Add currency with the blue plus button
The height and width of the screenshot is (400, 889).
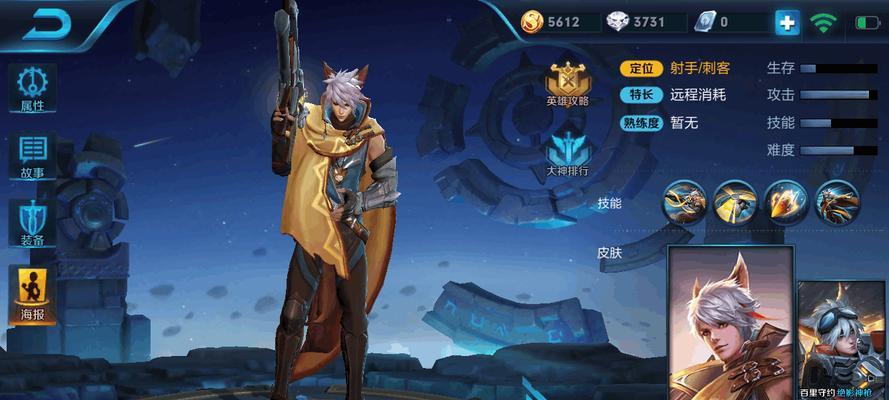[x=787, y=21]
